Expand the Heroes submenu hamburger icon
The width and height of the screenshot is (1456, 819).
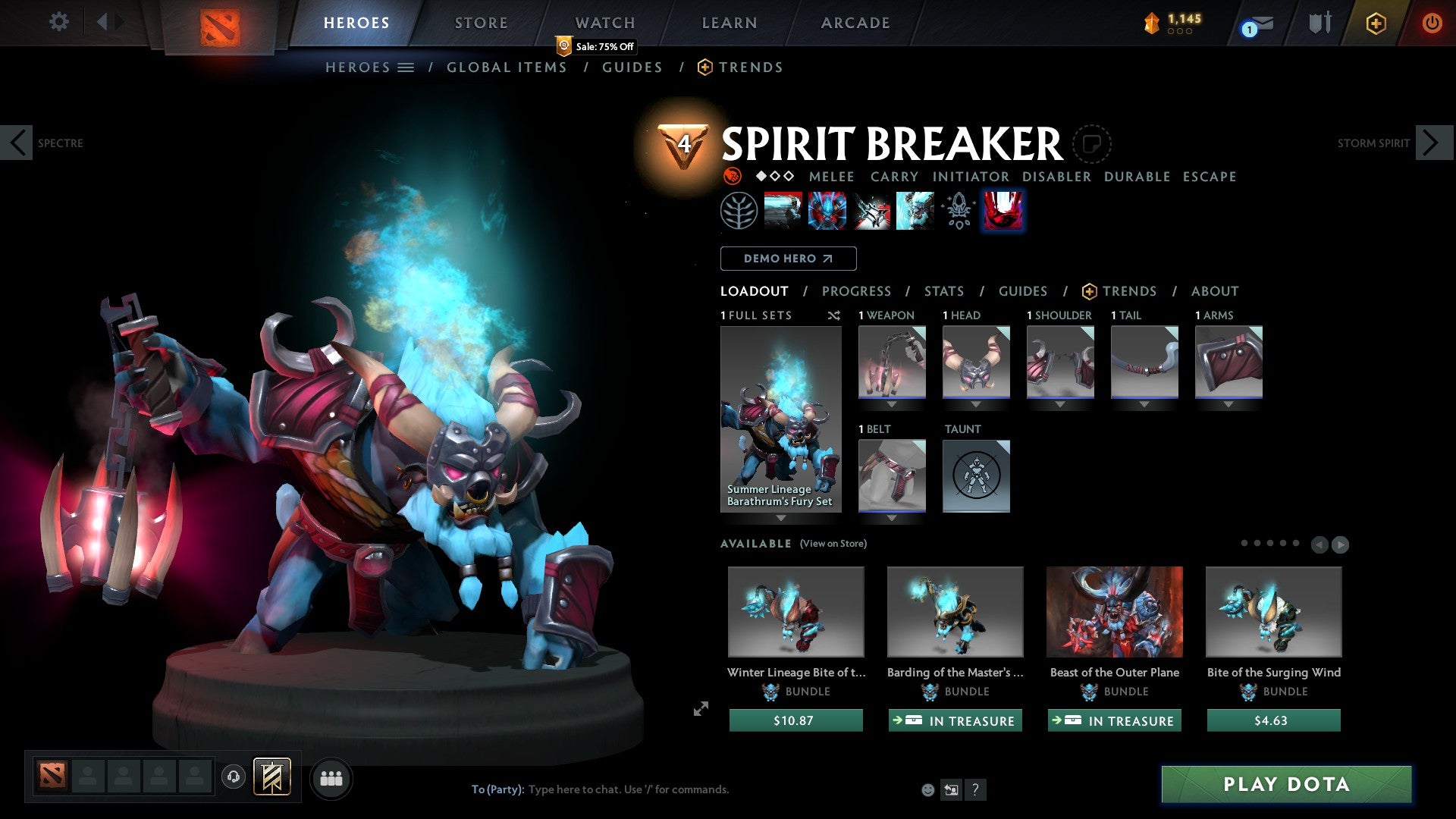[406, 67]
